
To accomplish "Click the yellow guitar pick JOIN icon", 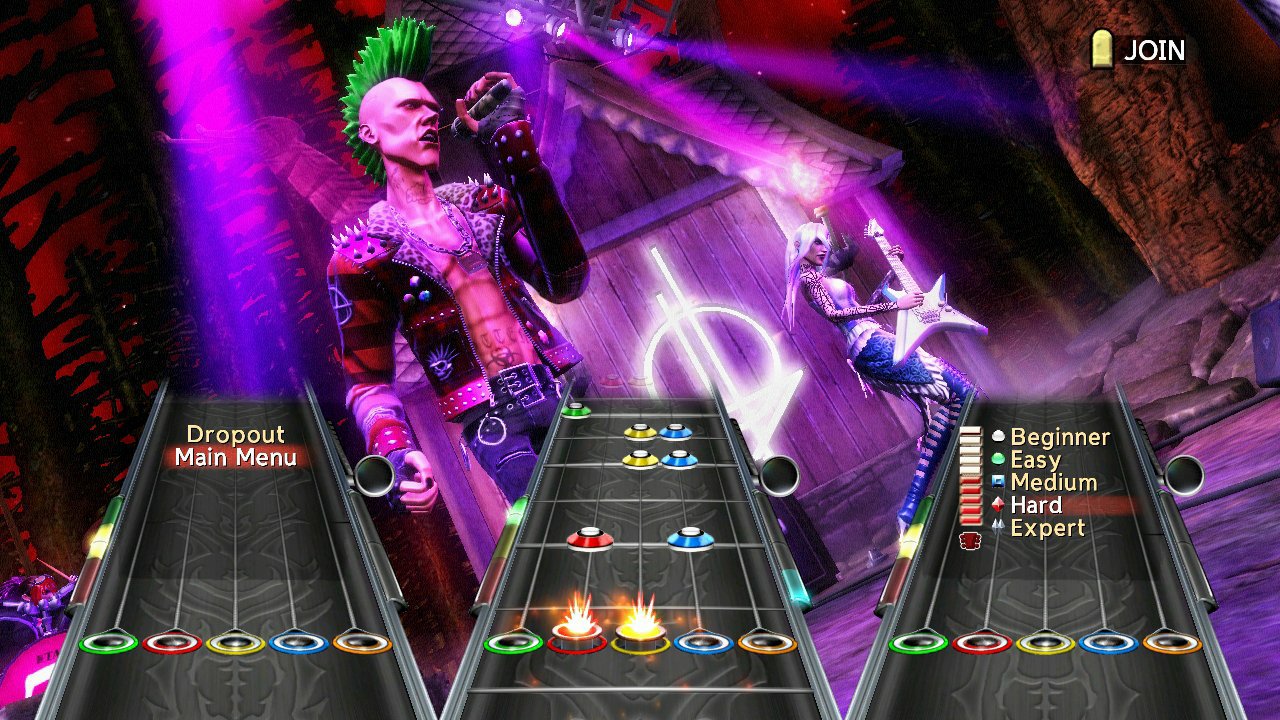I will (x=1104, y=50).
